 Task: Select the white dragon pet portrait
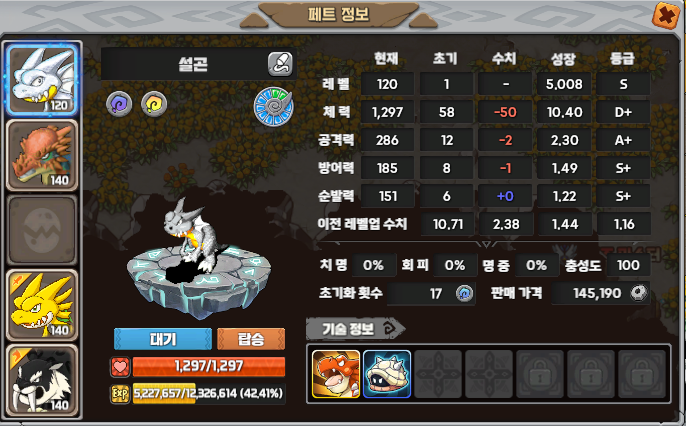[41, 79]
